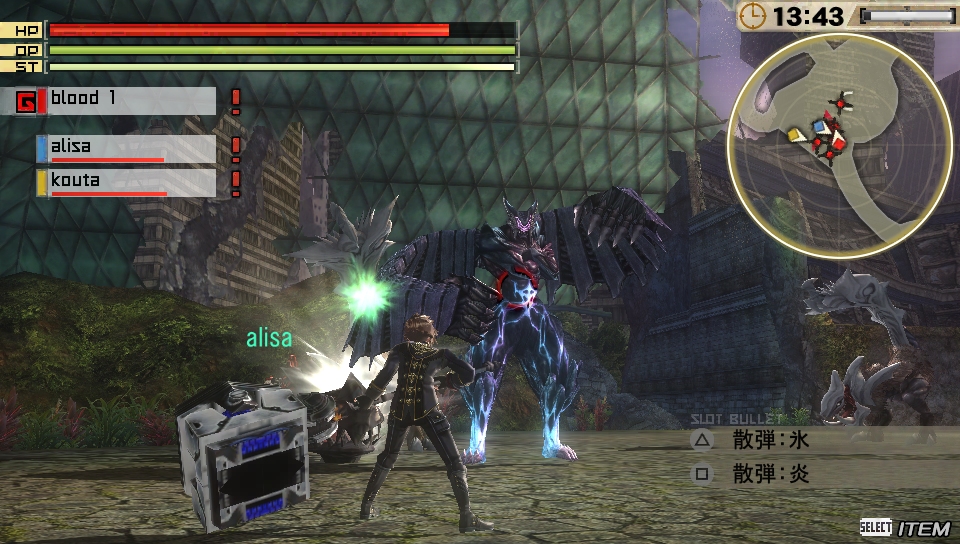Open the ITEM menu
The width and height of the screenshot is (960, 544).
point(904,527)
